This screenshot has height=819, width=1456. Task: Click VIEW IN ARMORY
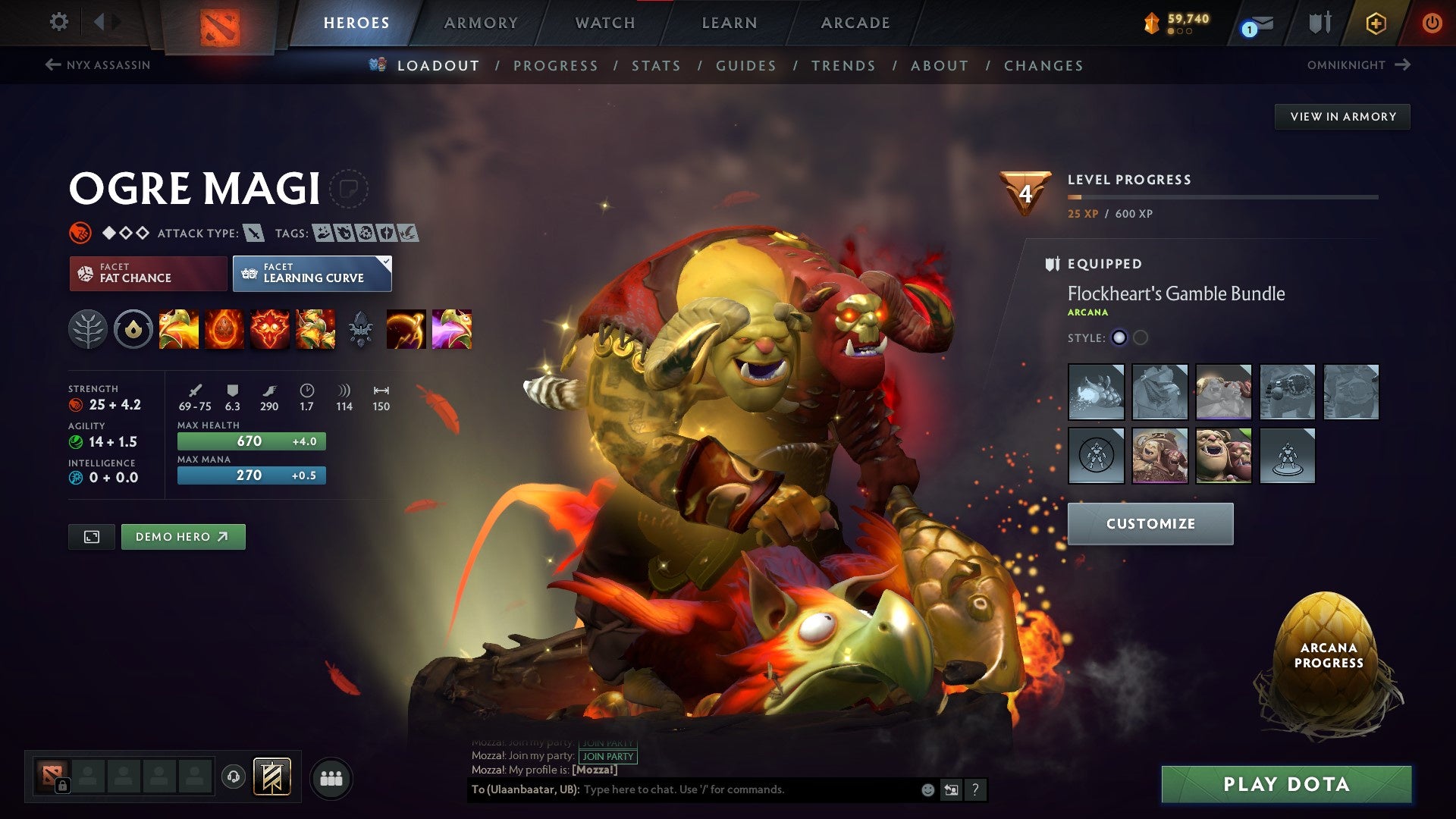(1342, 116)
